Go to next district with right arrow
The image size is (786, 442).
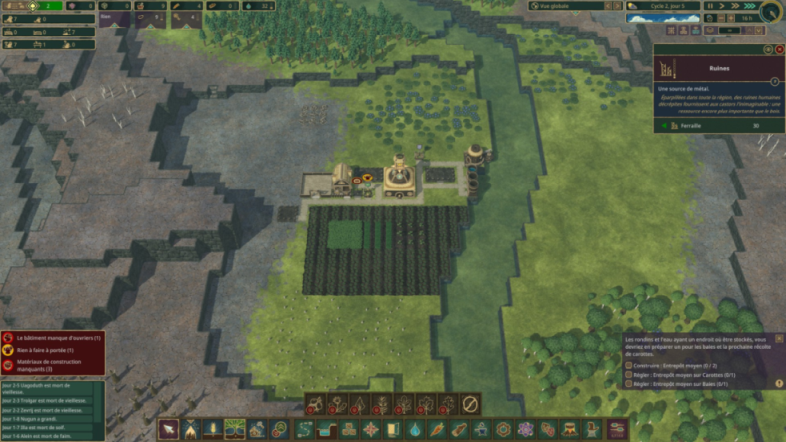615,5
